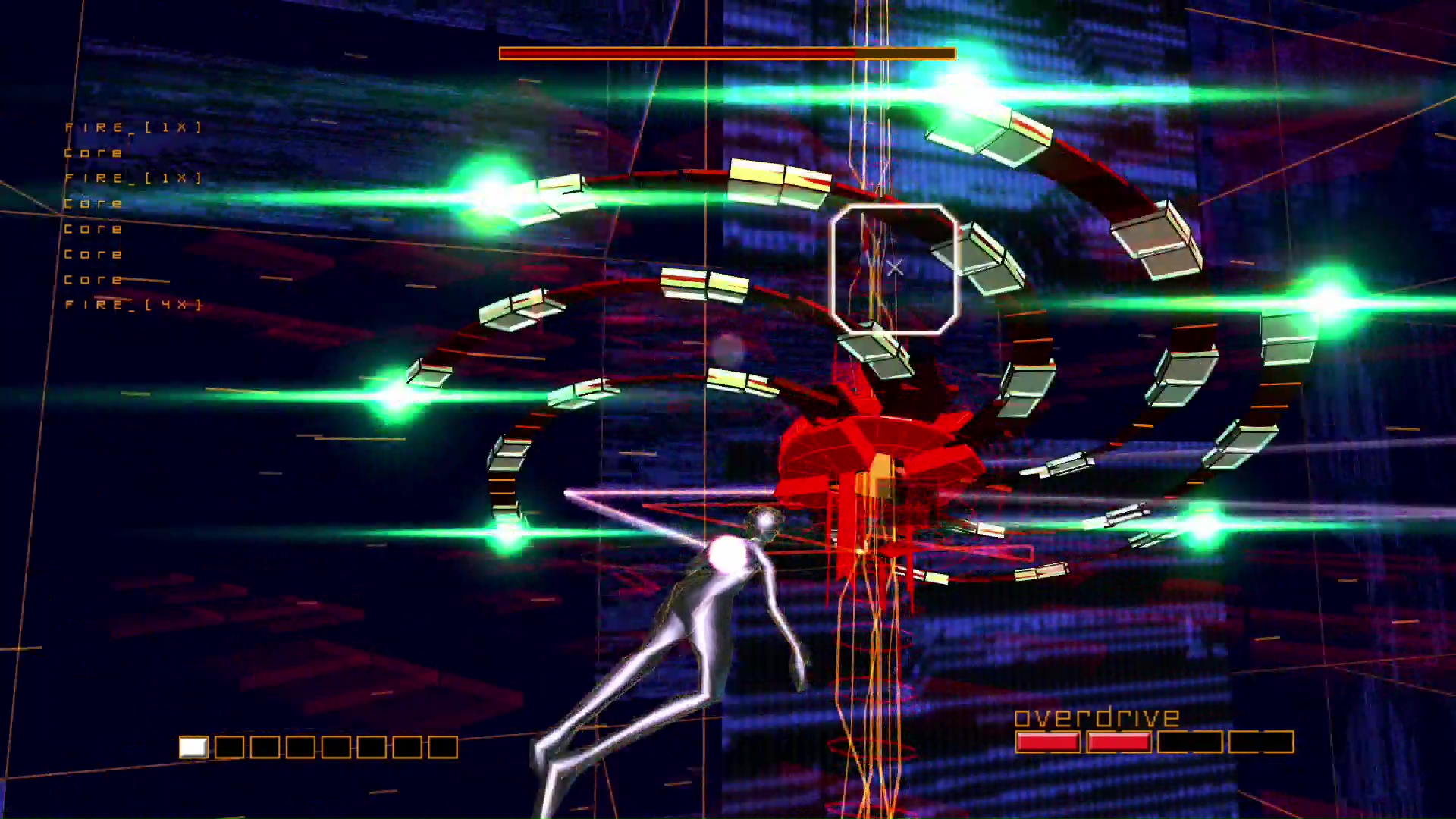Select the second FIRE_[1X] entry in the log
This screenshot has width=1456, height=819.
click(x=133, y=177)
